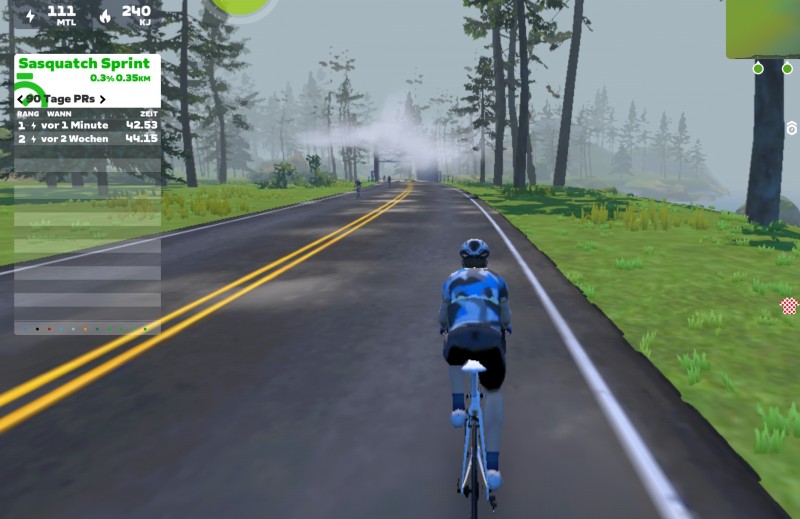Switch to the next leaderboard after 90 Tage PRs

[x=102, y=99]
